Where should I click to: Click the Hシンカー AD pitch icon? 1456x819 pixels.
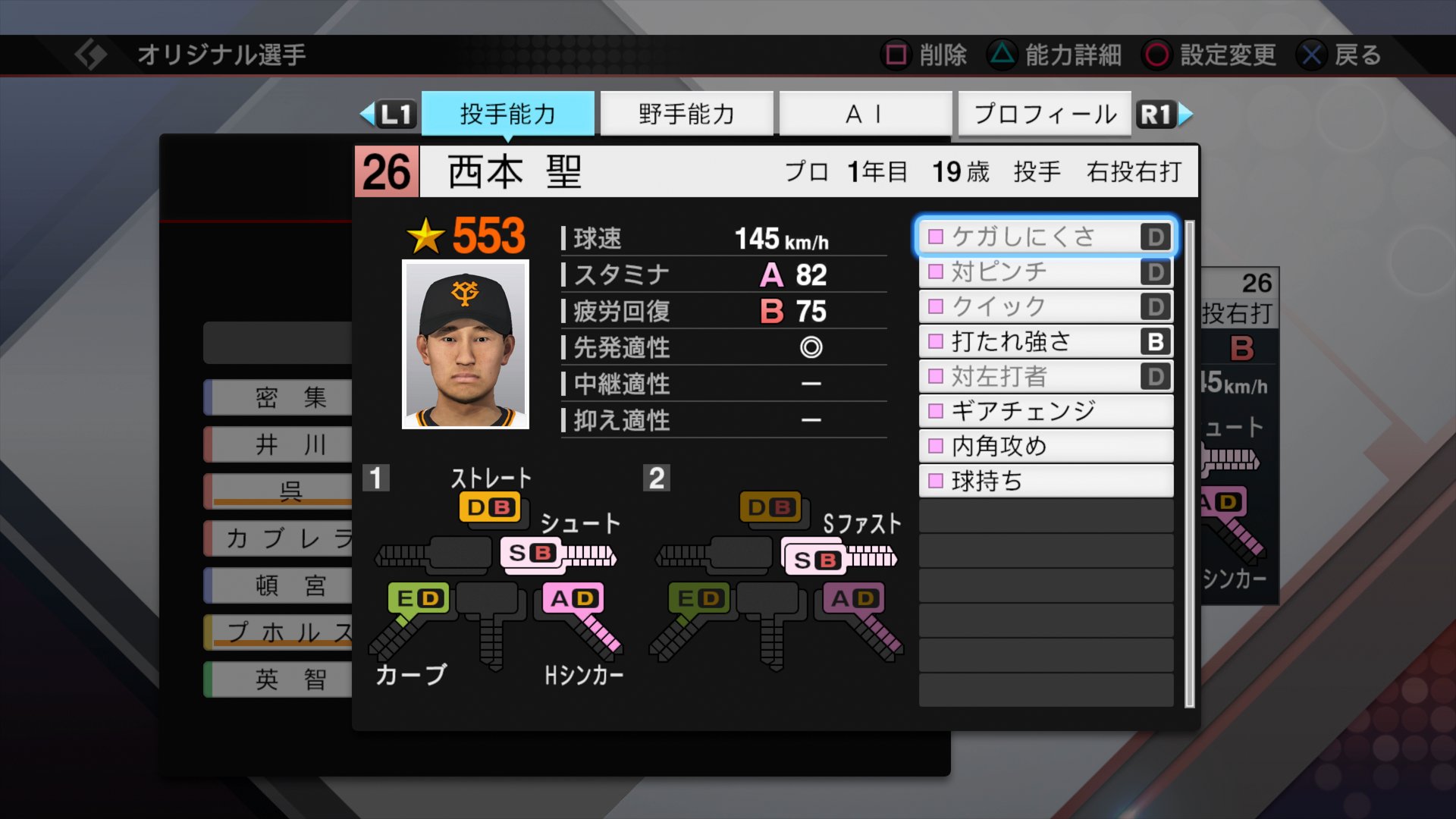[x=573, y=598]
